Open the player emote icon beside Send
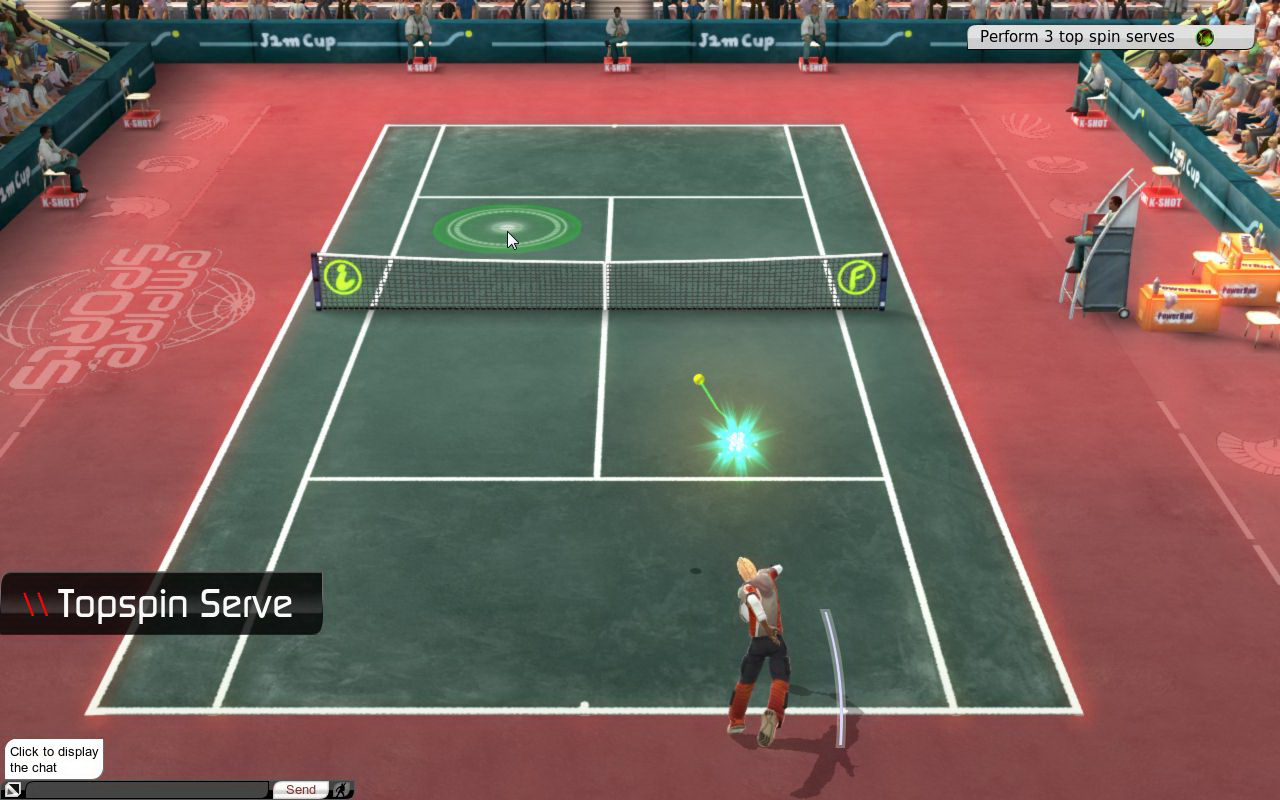 342,790
